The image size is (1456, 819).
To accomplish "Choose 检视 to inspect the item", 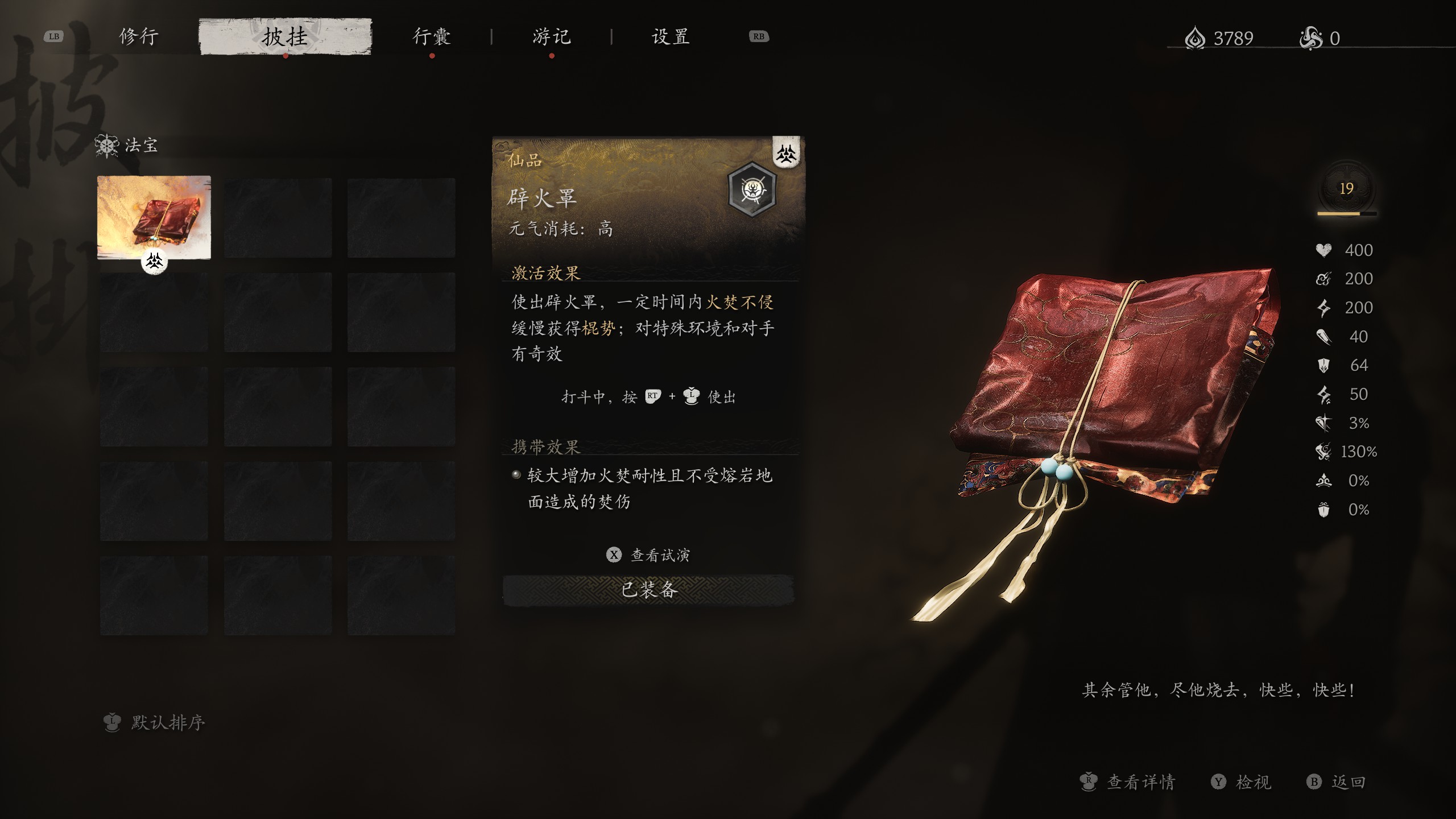I will point(1242,782).
